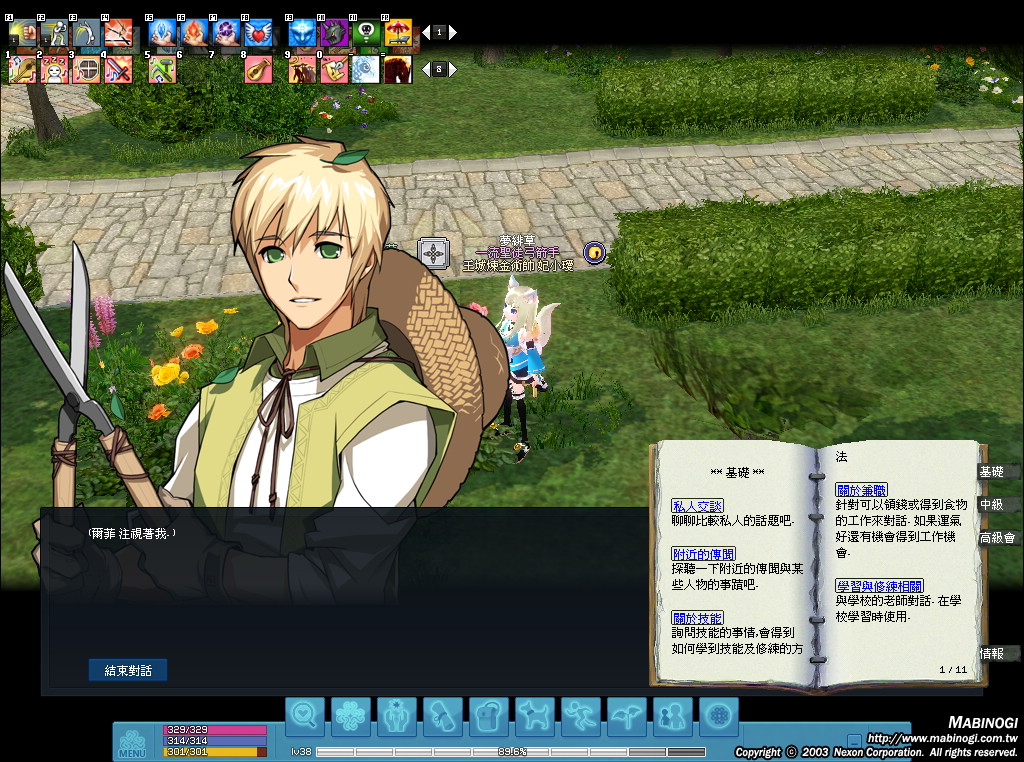This screenshot has width=1024, height=762.
Task: Select the 私人交談 keyword in the book
Action: tap(697, 507)
